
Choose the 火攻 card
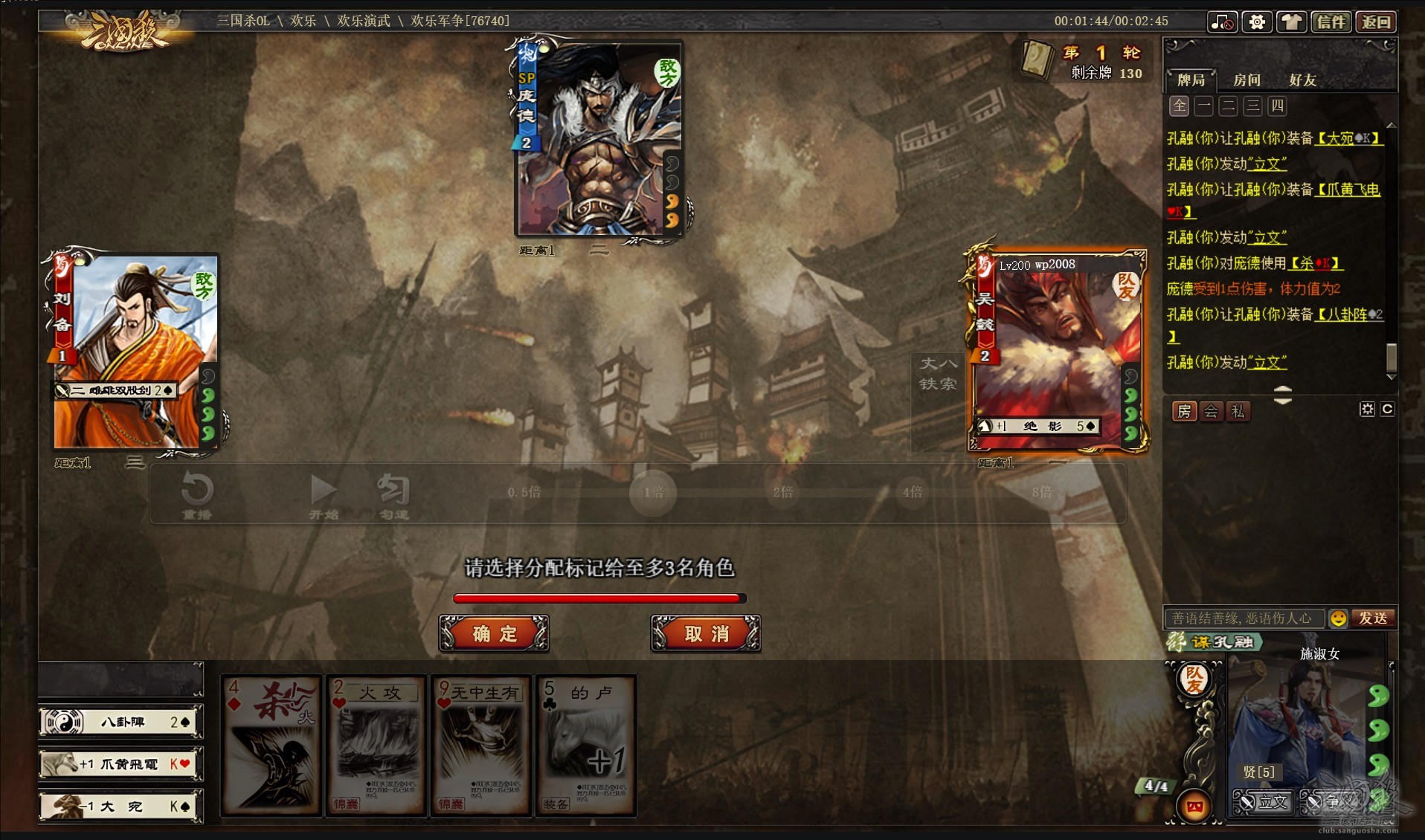(x=376, y=746)
